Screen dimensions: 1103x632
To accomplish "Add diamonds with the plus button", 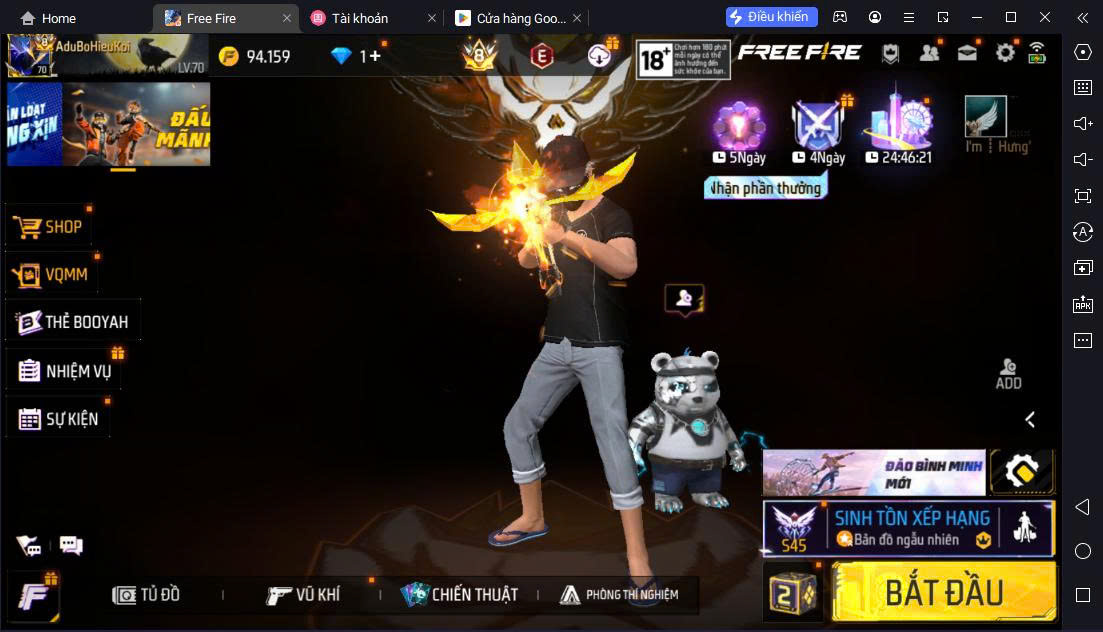I will coord(376,56).
